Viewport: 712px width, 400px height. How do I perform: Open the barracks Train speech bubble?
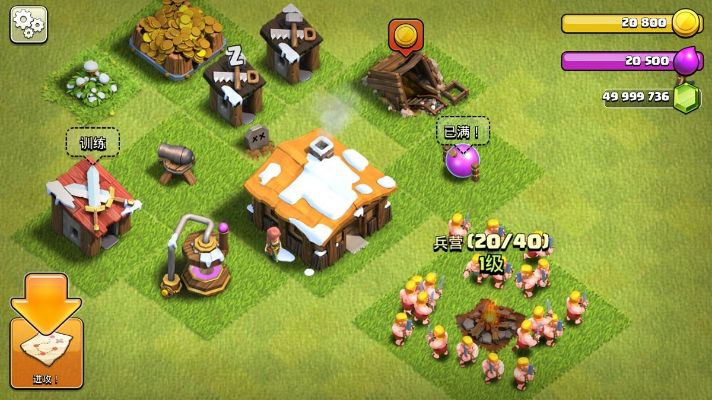pos(93,143)
